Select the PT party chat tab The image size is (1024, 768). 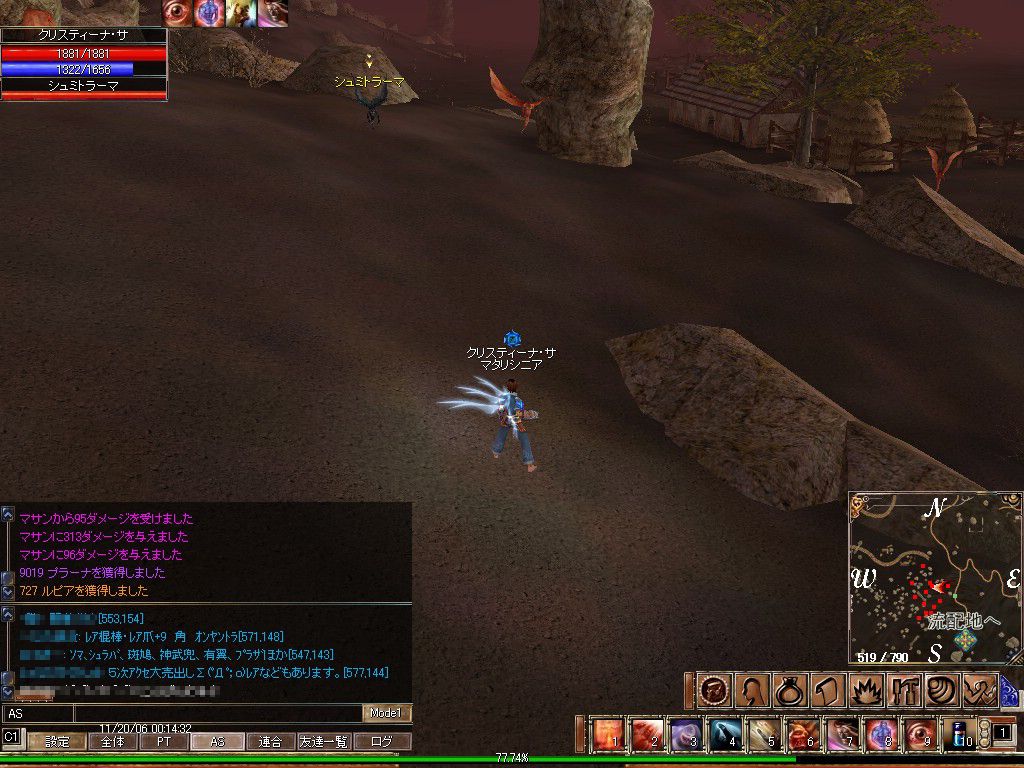point(163,742)
